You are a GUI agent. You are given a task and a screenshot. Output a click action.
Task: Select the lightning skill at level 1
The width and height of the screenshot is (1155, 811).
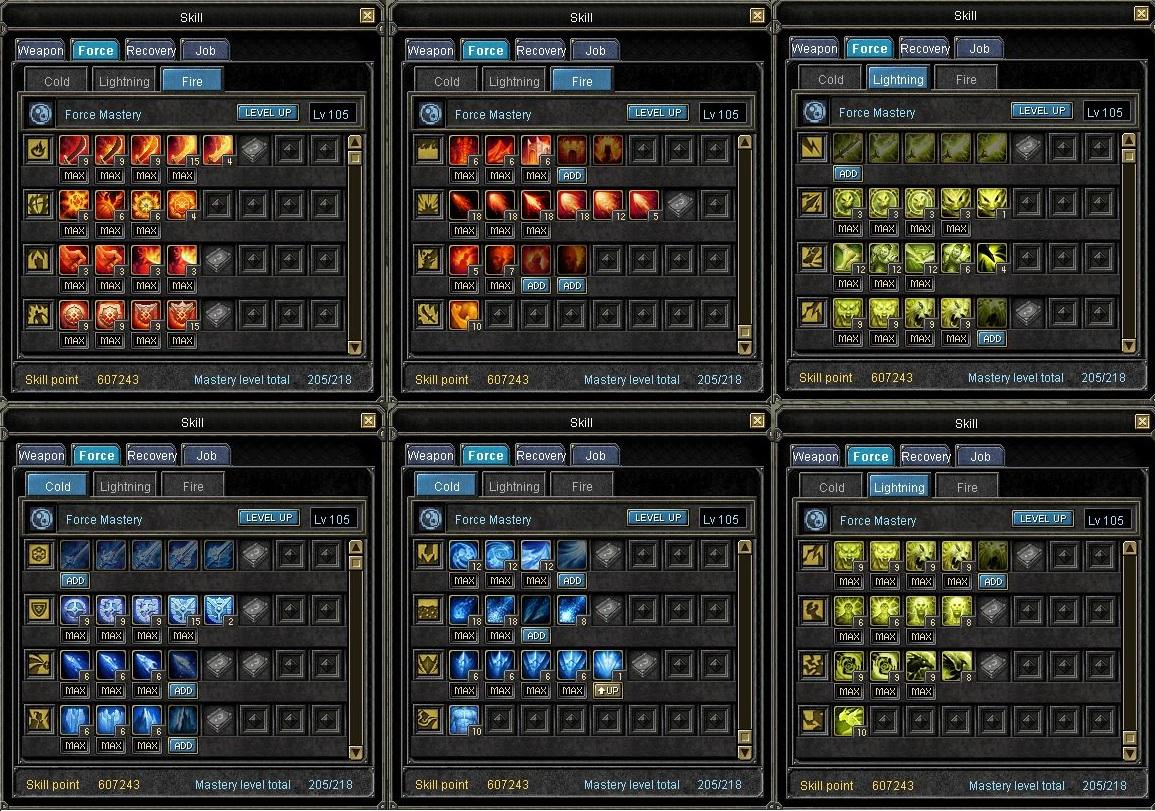992,203
